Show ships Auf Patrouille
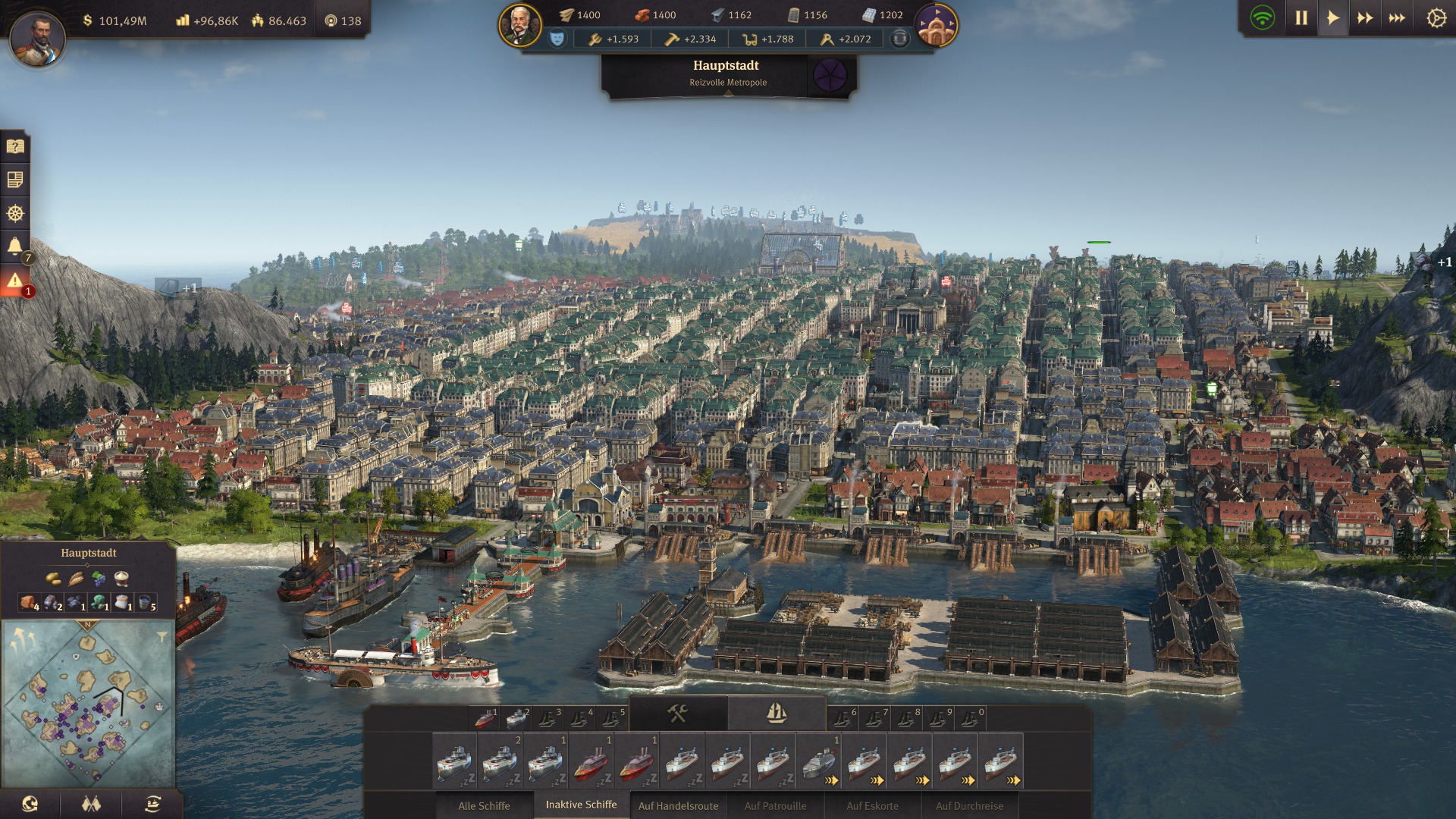 click(775, 805)
